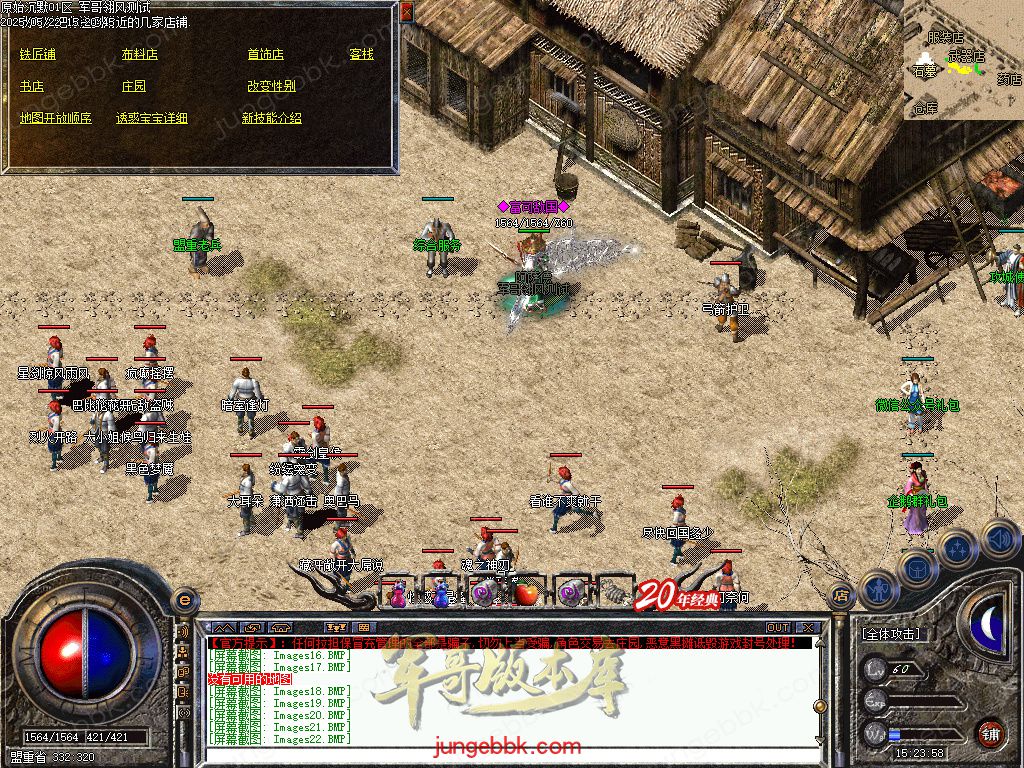1024x768 pixels.
Task: Click the OUT button above chat
Action: [778, 628]
